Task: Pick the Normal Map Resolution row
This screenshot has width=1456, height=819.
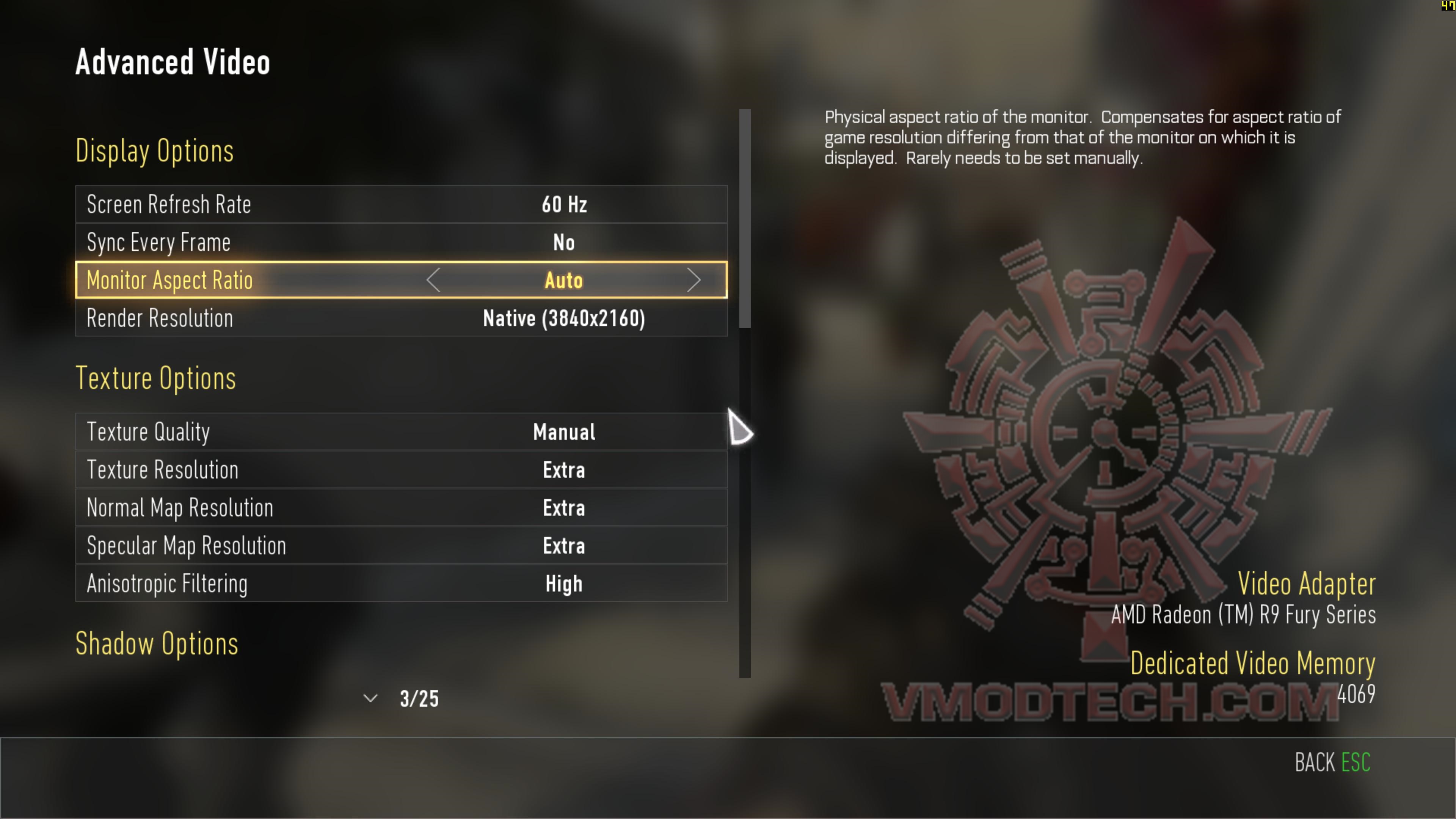Action: [x=401, y=508]
